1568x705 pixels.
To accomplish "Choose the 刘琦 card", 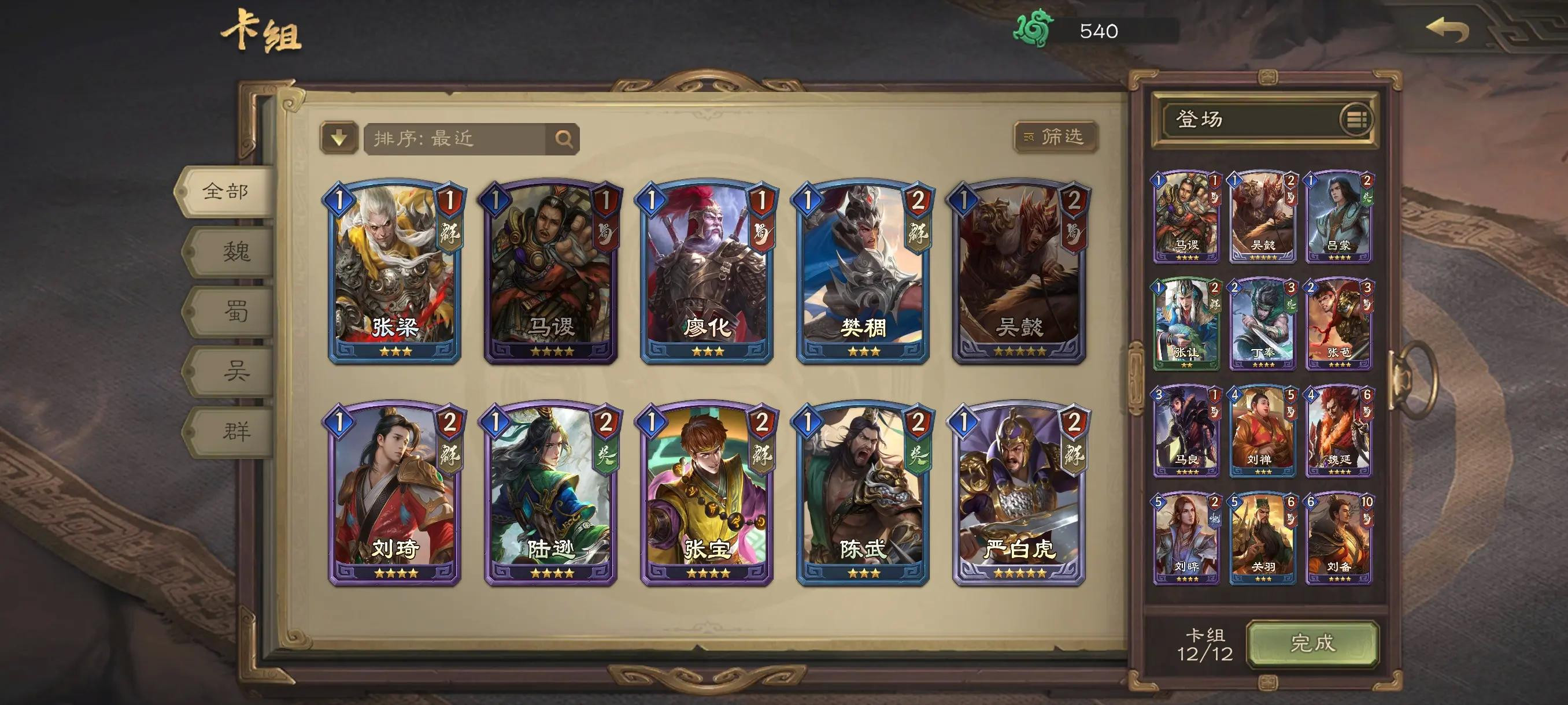I will point(394,493).
